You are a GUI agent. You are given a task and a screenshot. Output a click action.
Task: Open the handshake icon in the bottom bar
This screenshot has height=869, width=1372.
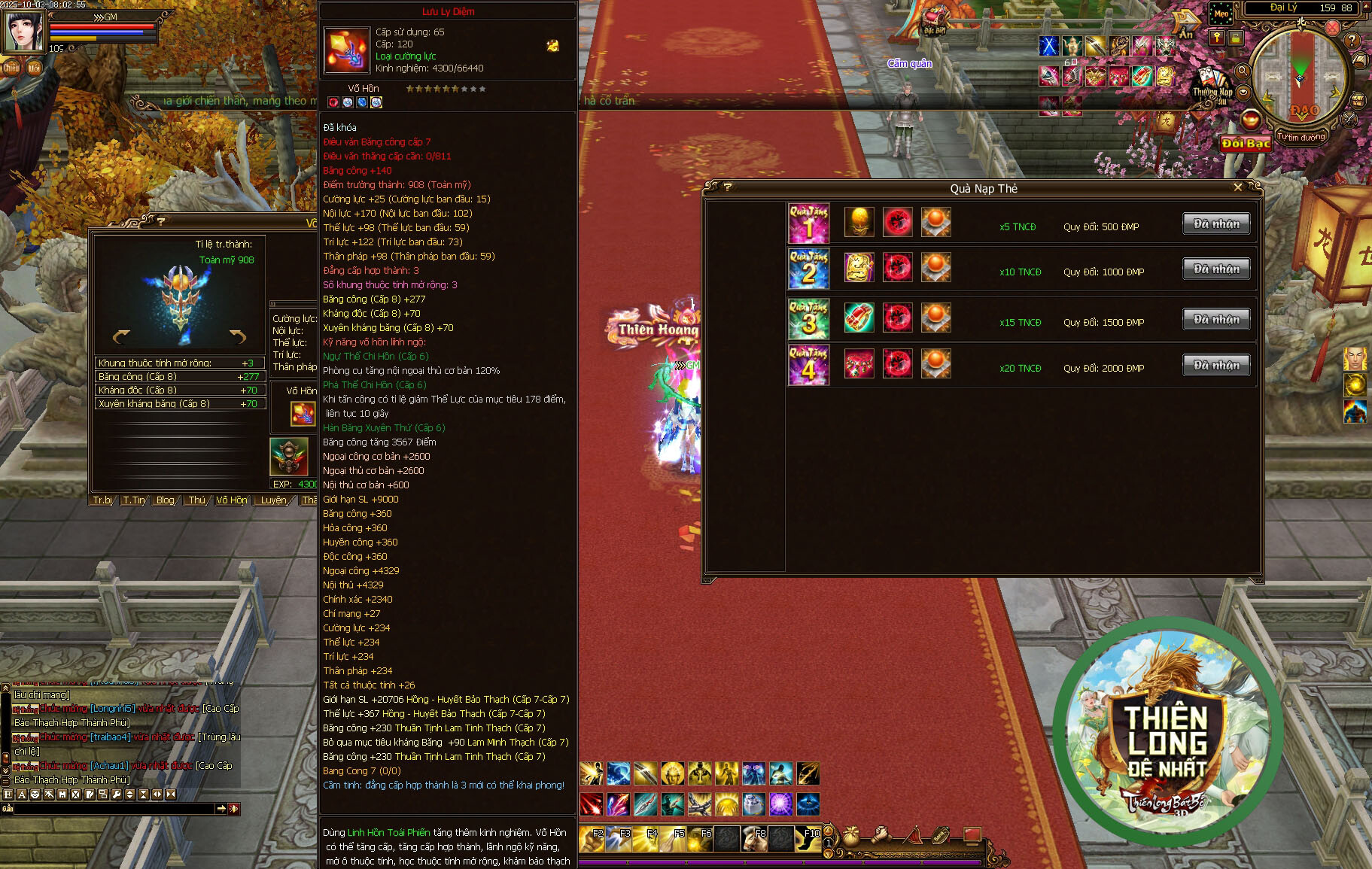pyautogui.click(x=881, y=835)
